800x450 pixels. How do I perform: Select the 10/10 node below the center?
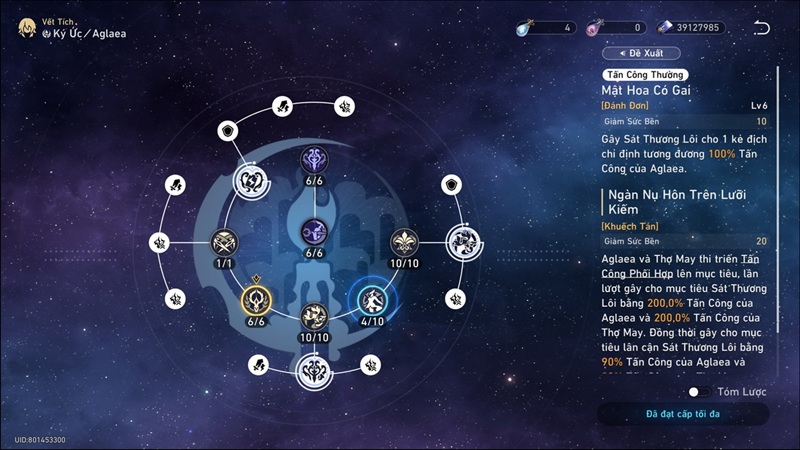click(x=314, y=316)
